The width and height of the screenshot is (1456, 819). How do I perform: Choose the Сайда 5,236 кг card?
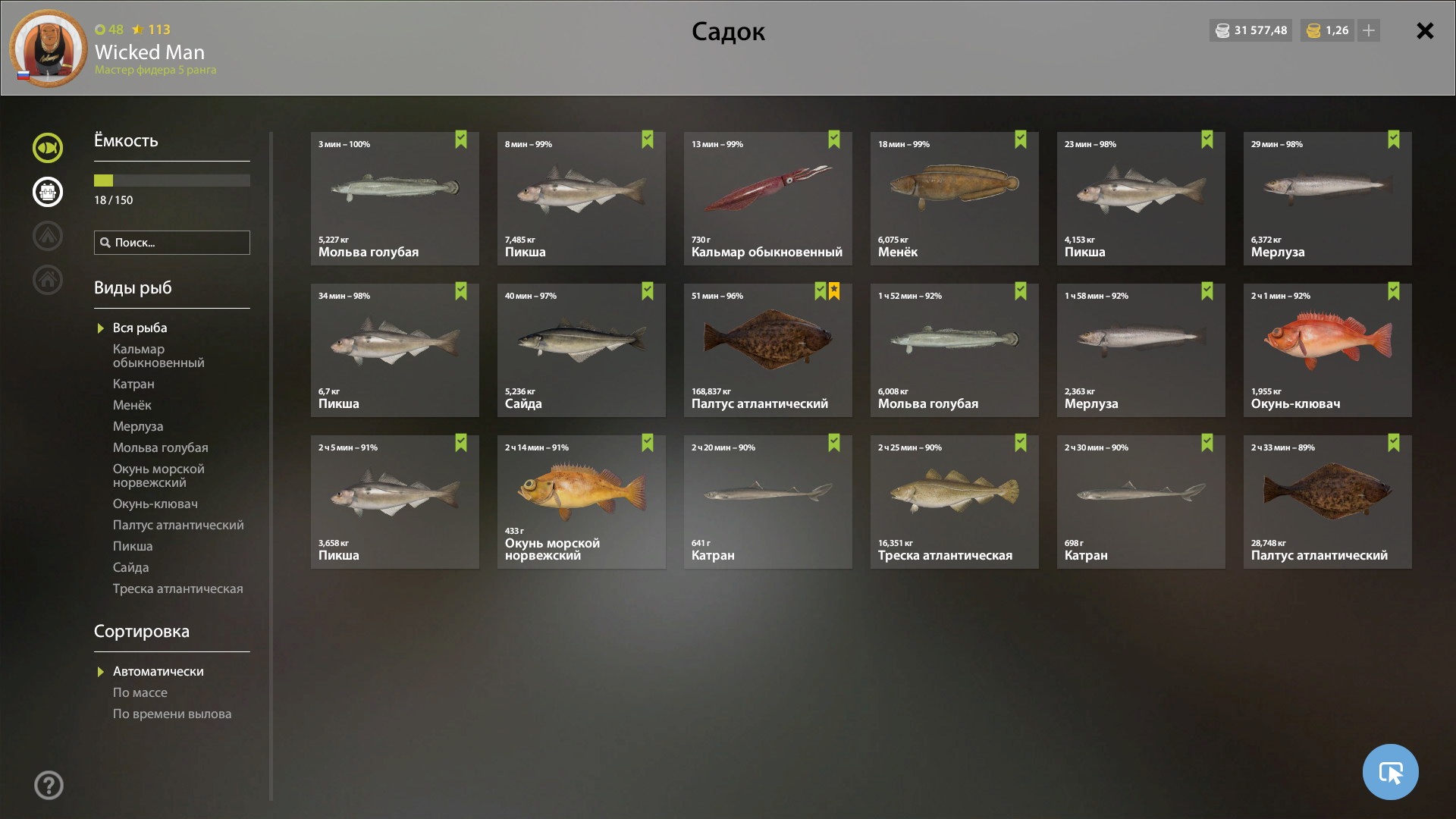click(x=581, y=350)
